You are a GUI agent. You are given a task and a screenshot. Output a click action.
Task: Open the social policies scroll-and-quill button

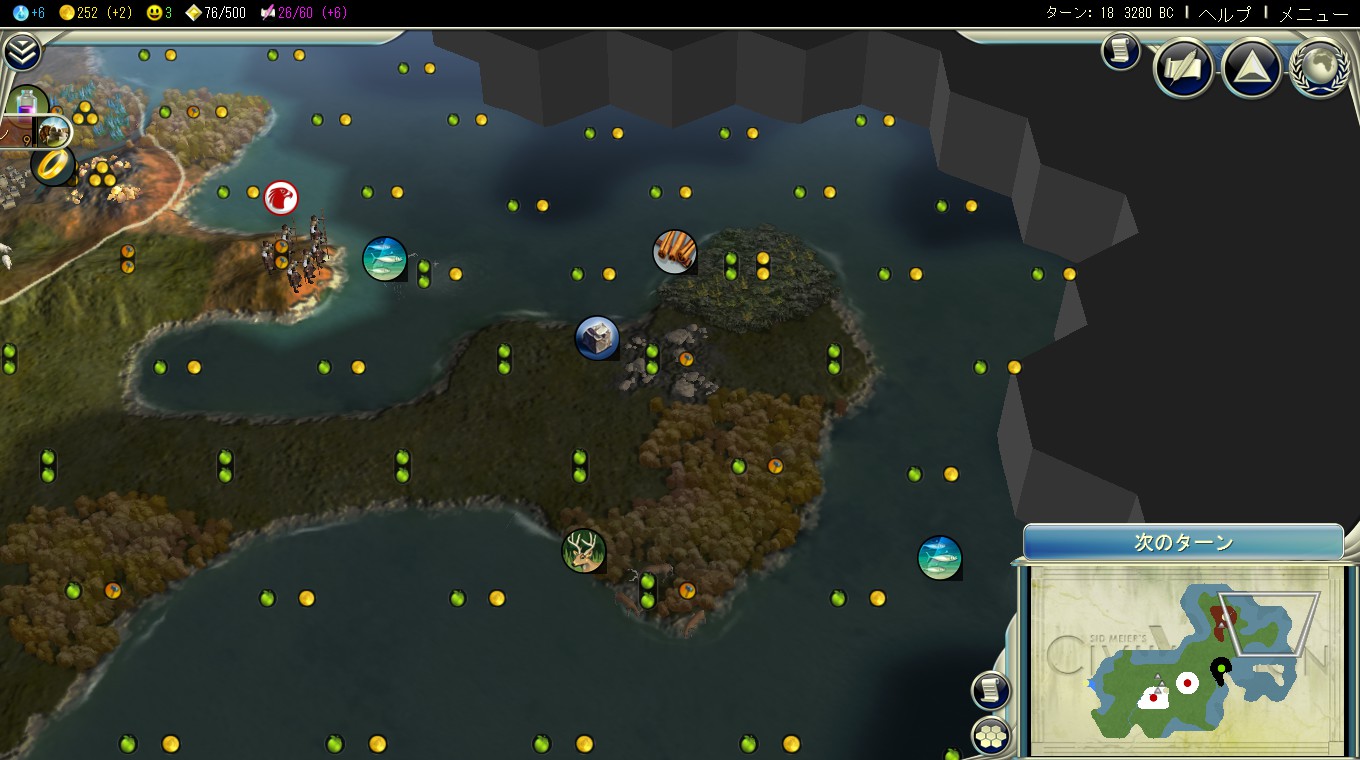(1183, 68)
